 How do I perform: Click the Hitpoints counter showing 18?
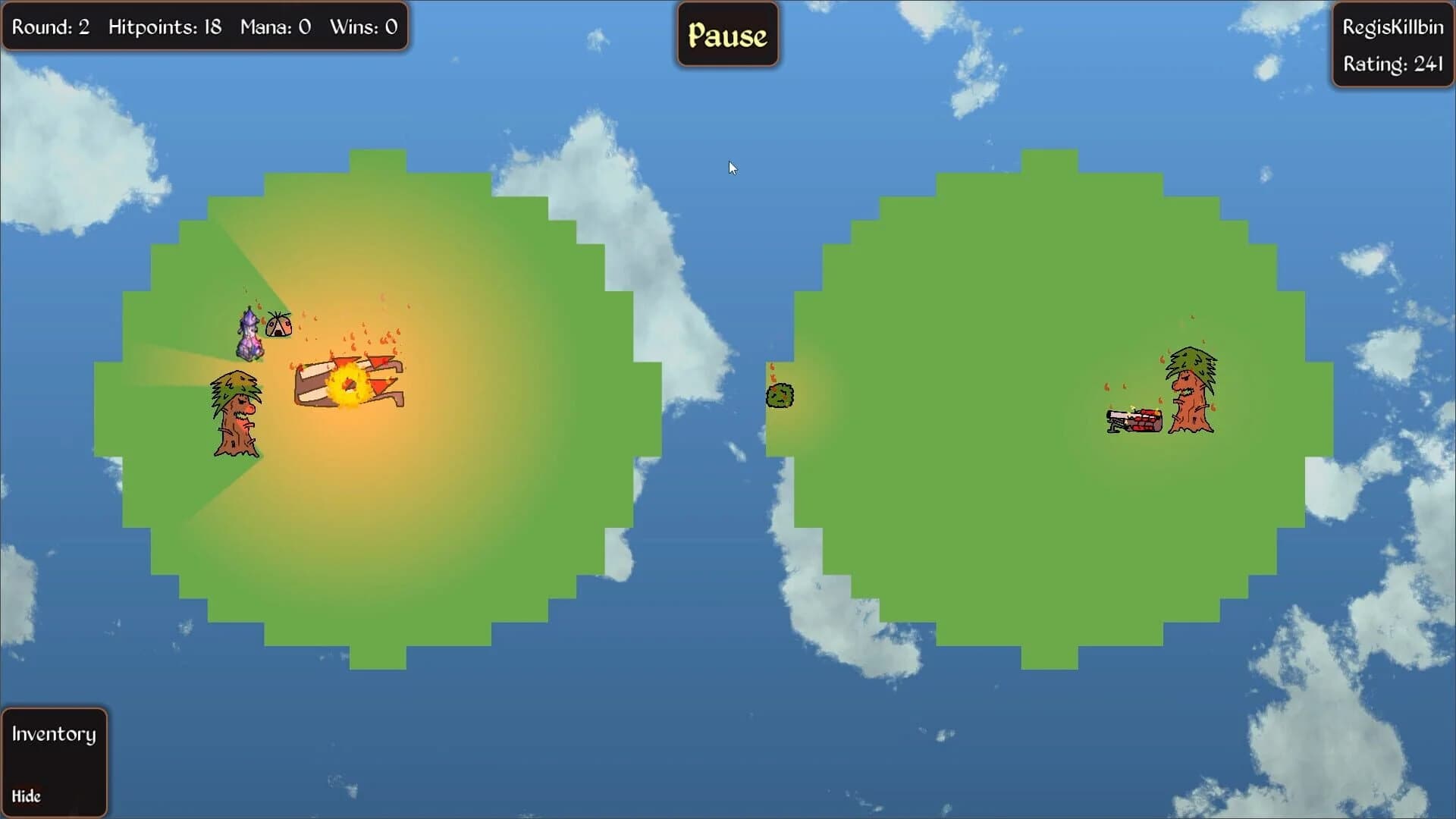click(164, 27)
